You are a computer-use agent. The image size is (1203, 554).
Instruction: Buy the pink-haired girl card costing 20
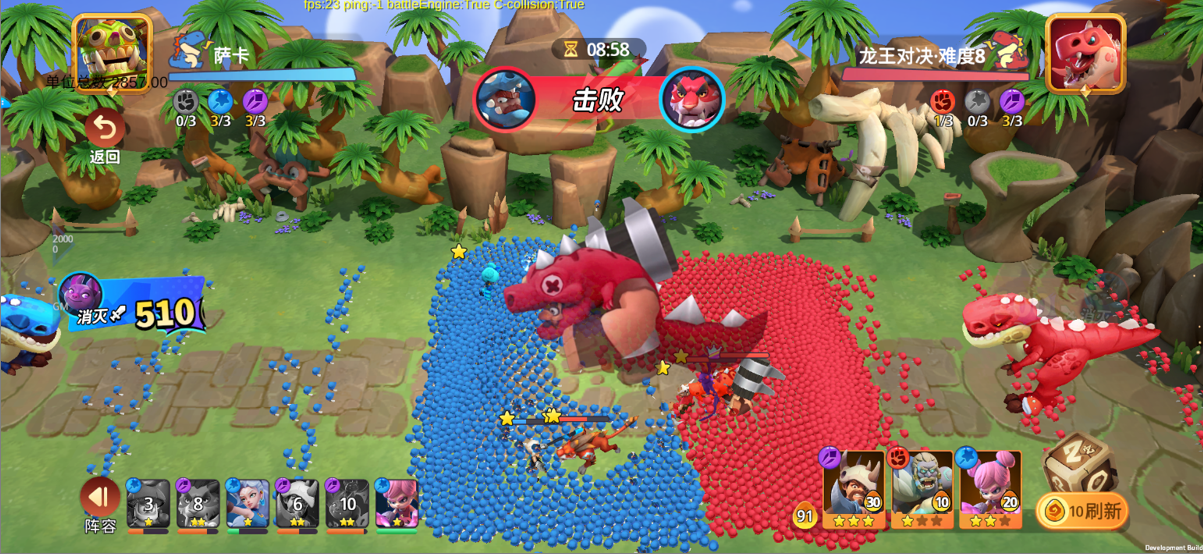989,488
